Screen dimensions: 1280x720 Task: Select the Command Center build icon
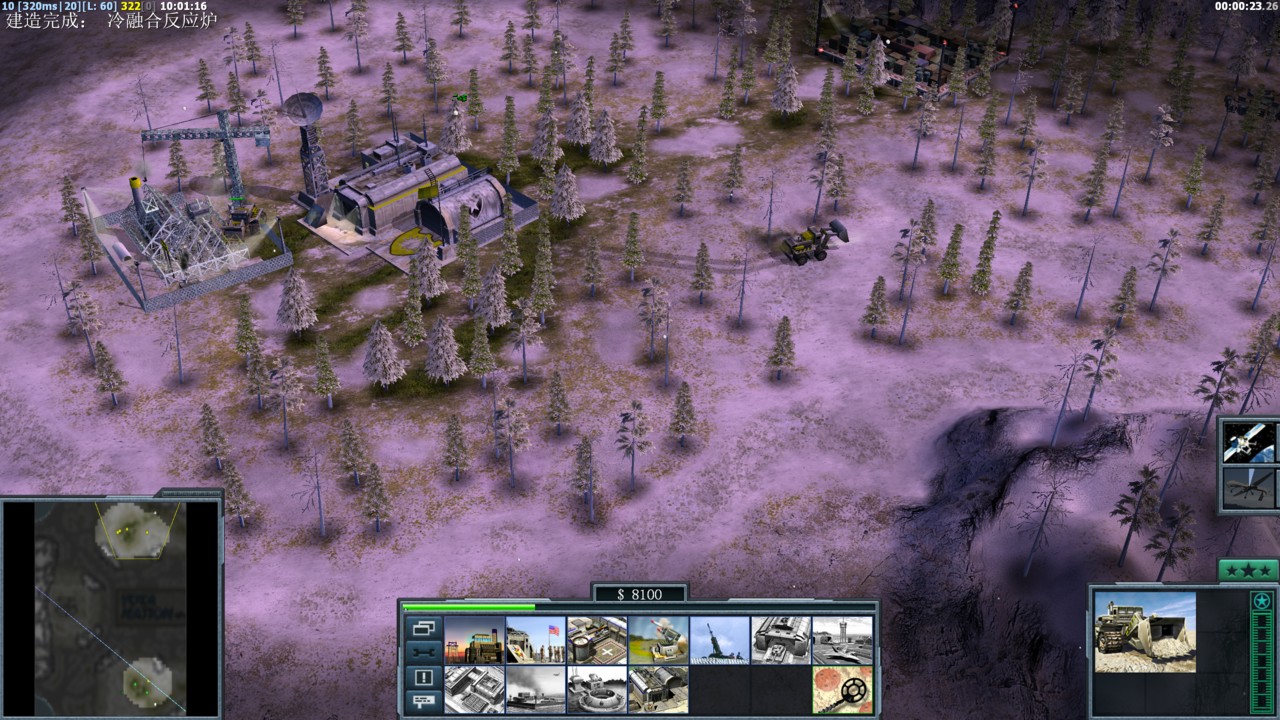coord(658,689)
